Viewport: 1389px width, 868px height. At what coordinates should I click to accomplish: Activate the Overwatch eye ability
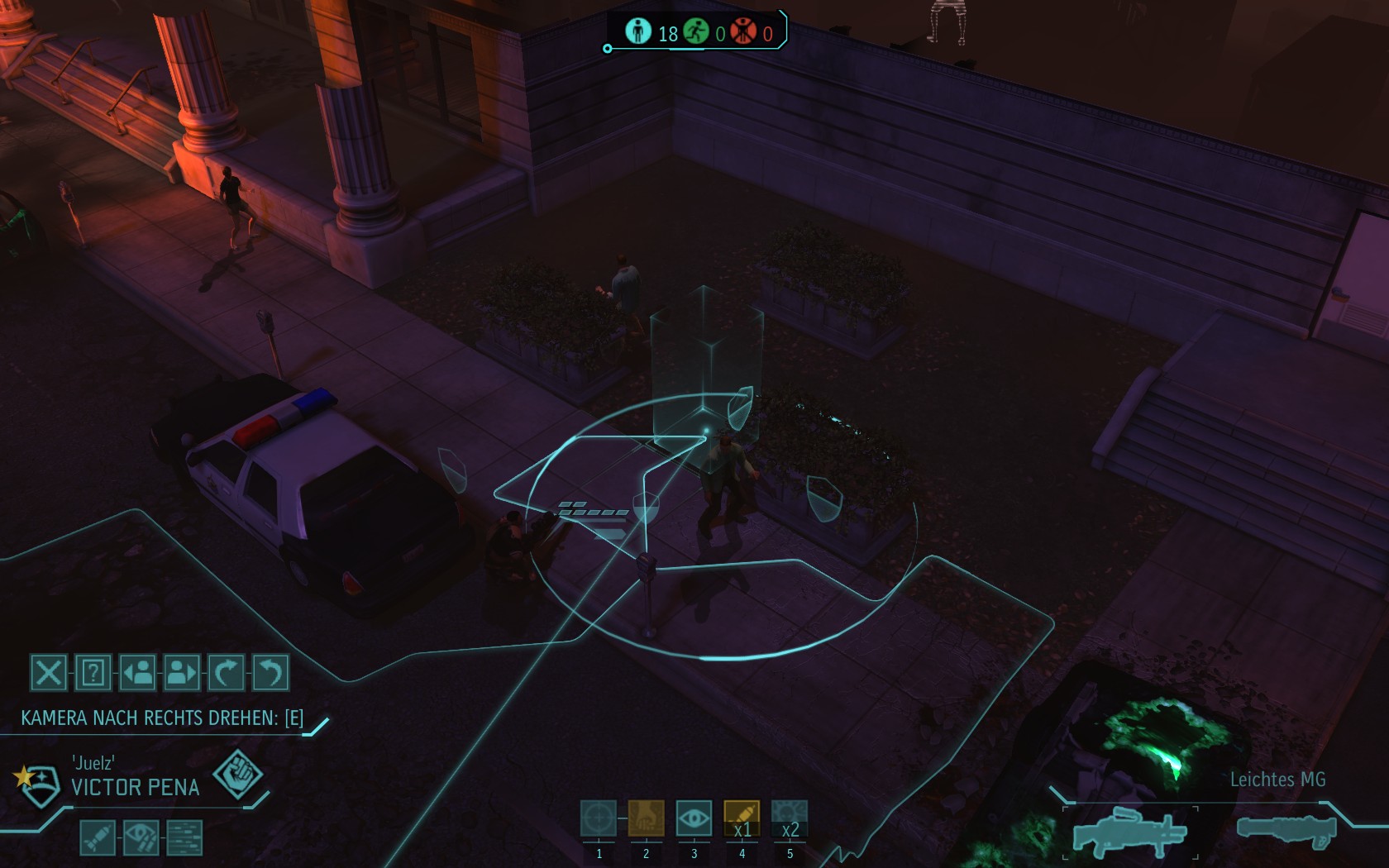pyautogui.click(x=694, y=819)
